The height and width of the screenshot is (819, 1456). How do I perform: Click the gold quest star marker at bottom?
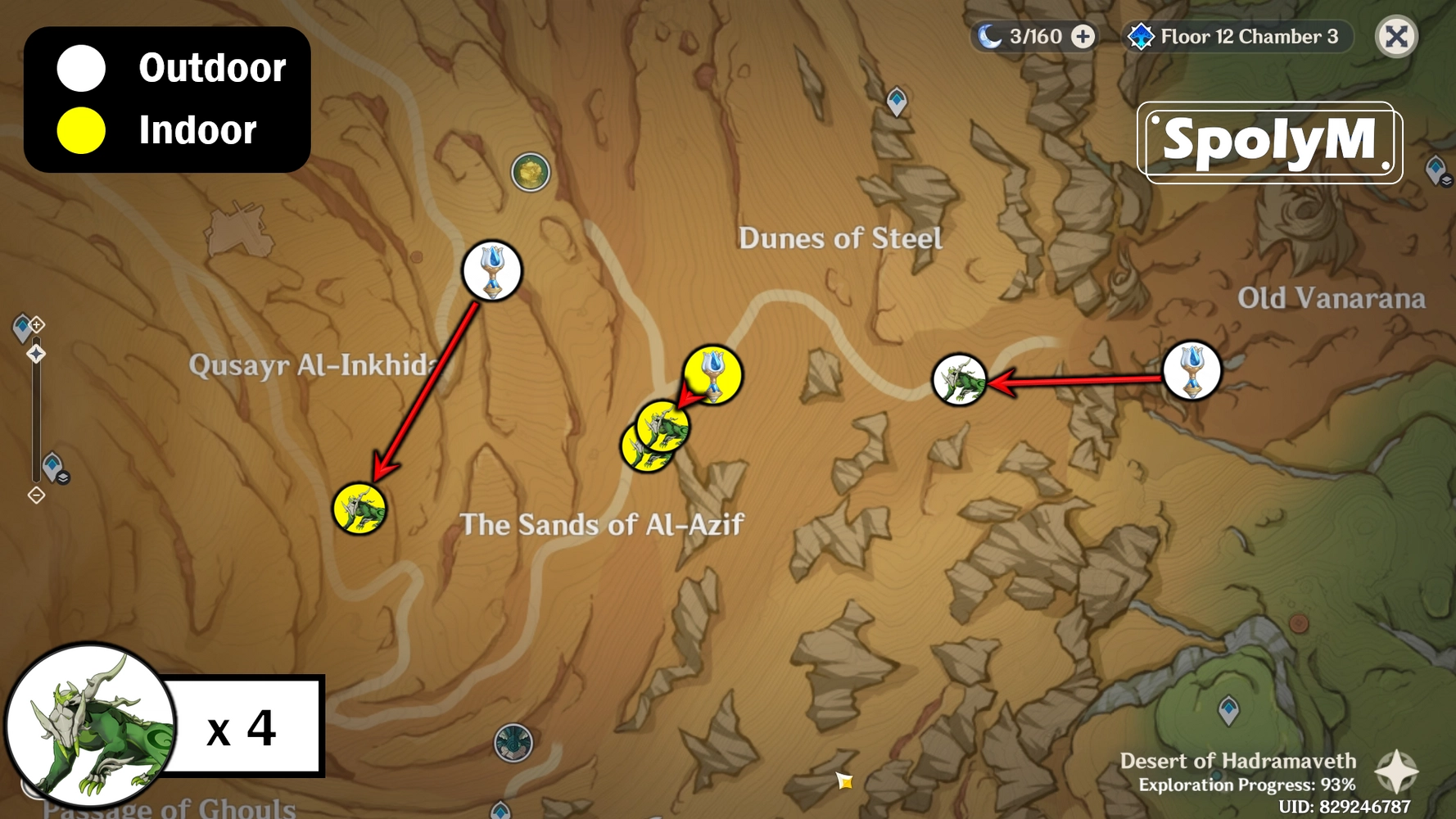(x=845, y=782)
